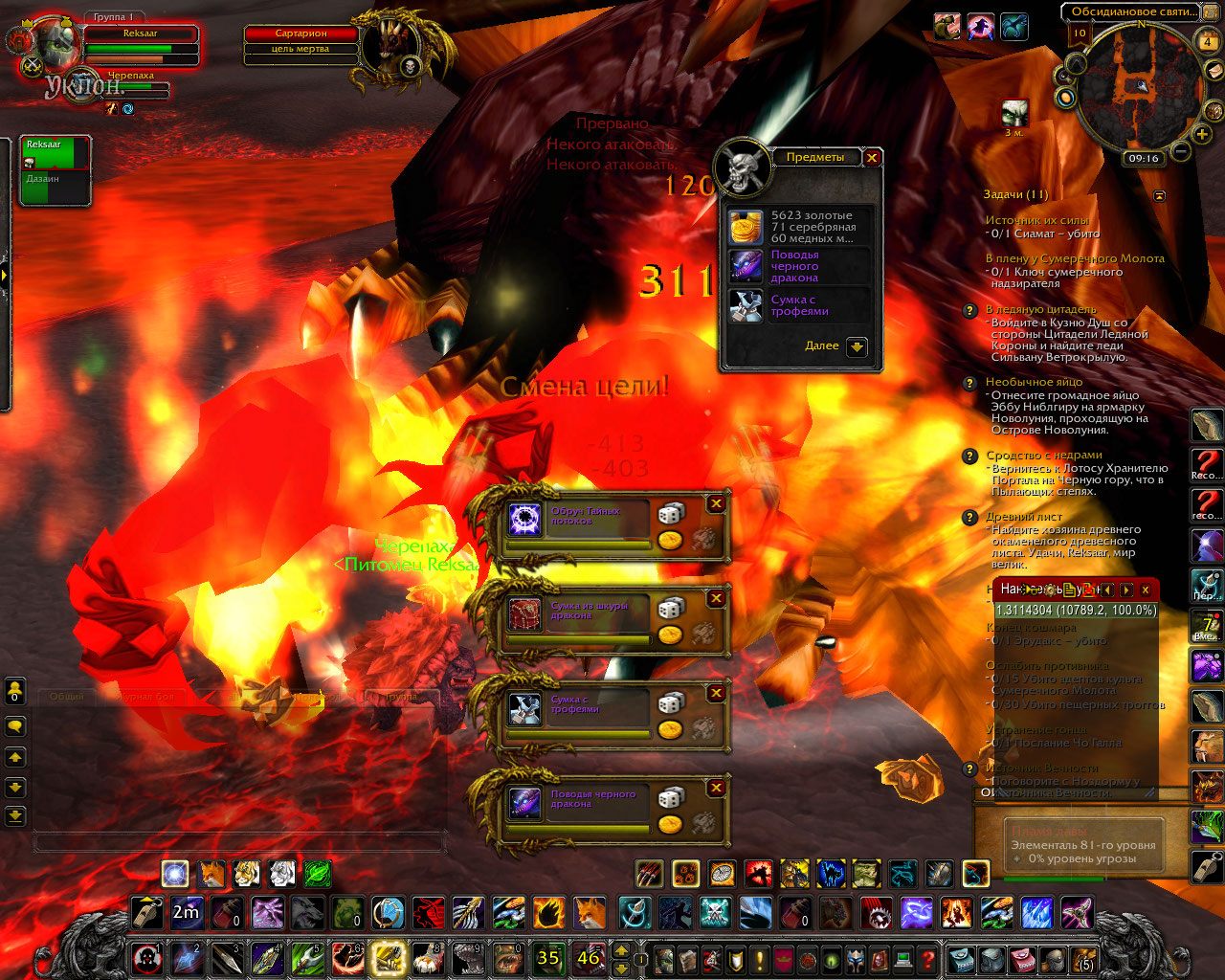The width and height of the screenshot is (1225, 980).
Task: Open the calendar showing day 4
Action: 1207,41
